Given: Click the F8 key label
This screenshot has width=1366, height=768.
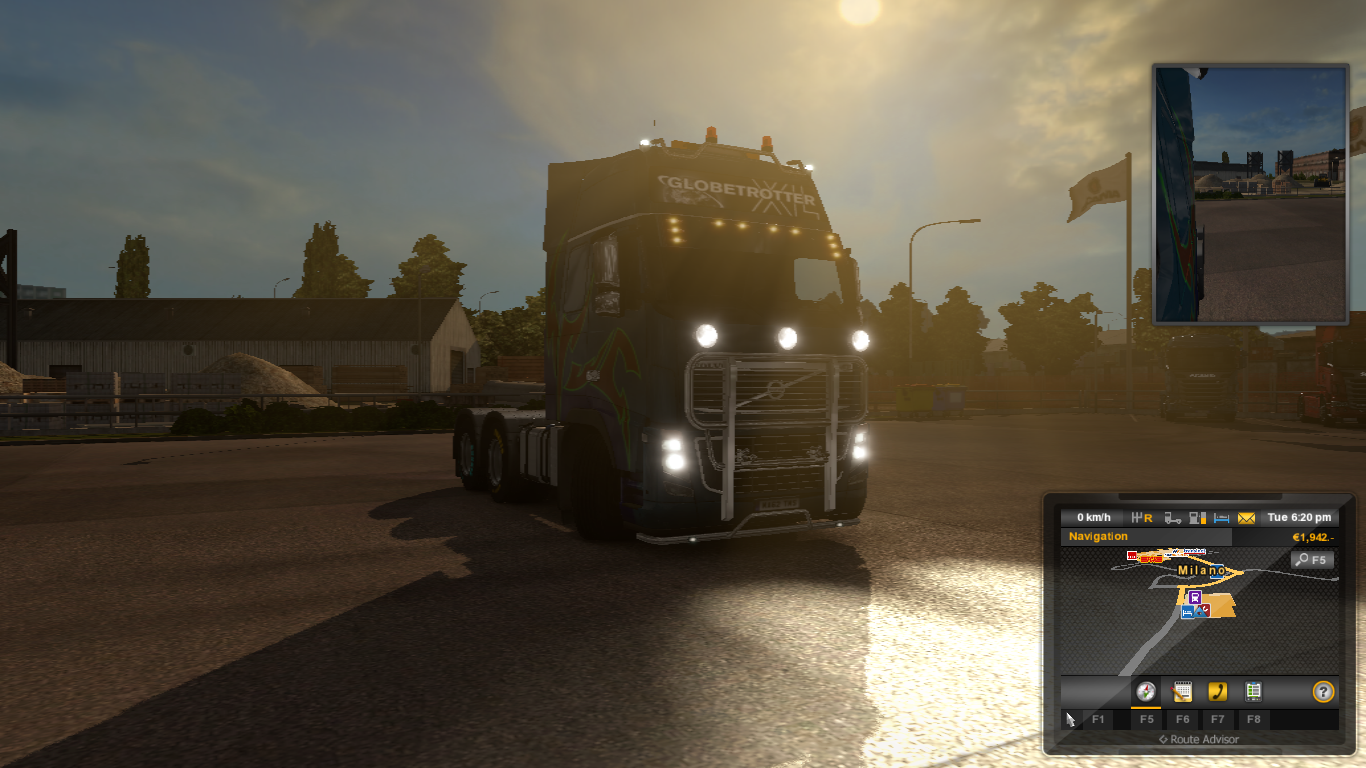Looking at the screenshot, I should (x=1254, y=718).
